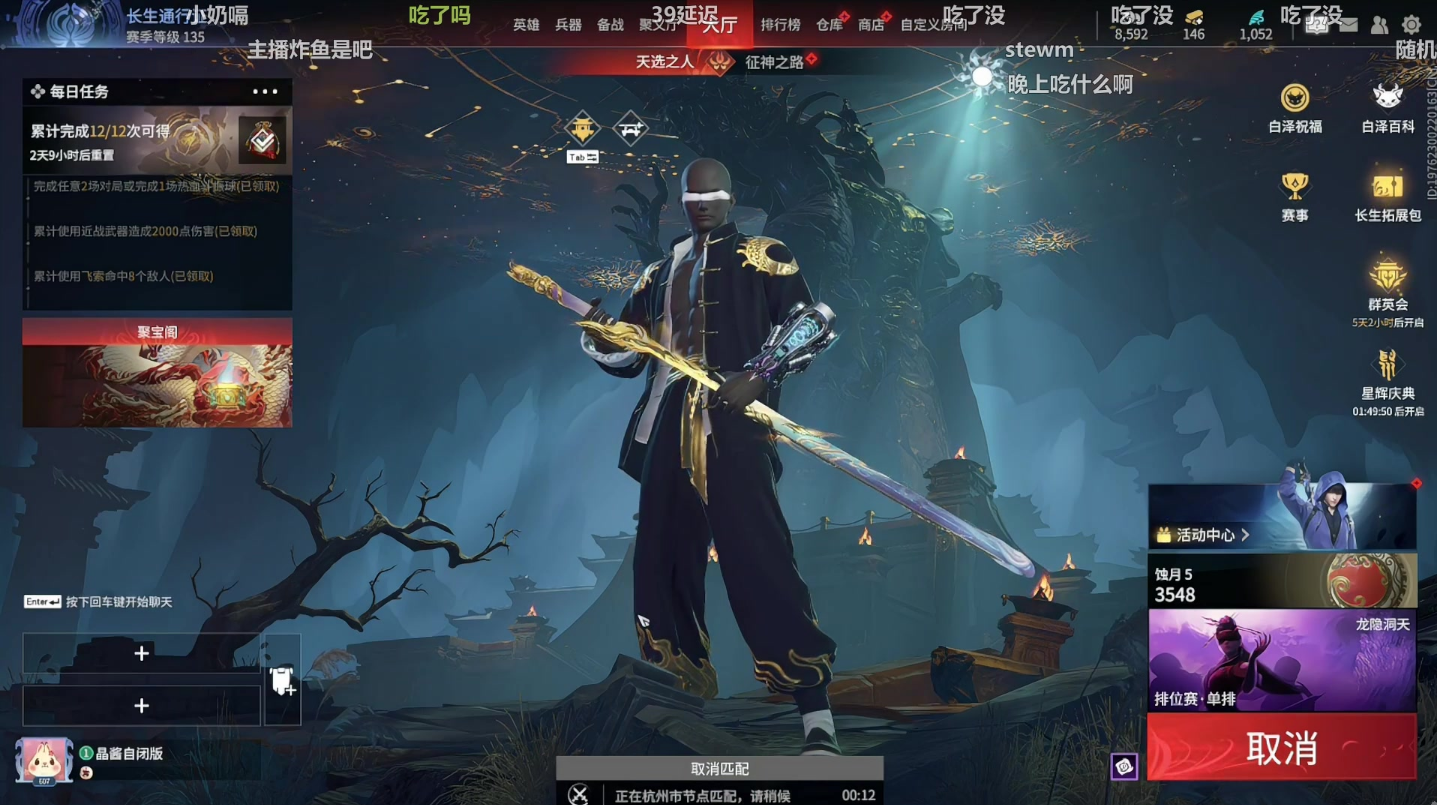1437x805 pixels.
Task: Open the 白泽百科 encyclopedia icon
Action: click(1388, 107)
